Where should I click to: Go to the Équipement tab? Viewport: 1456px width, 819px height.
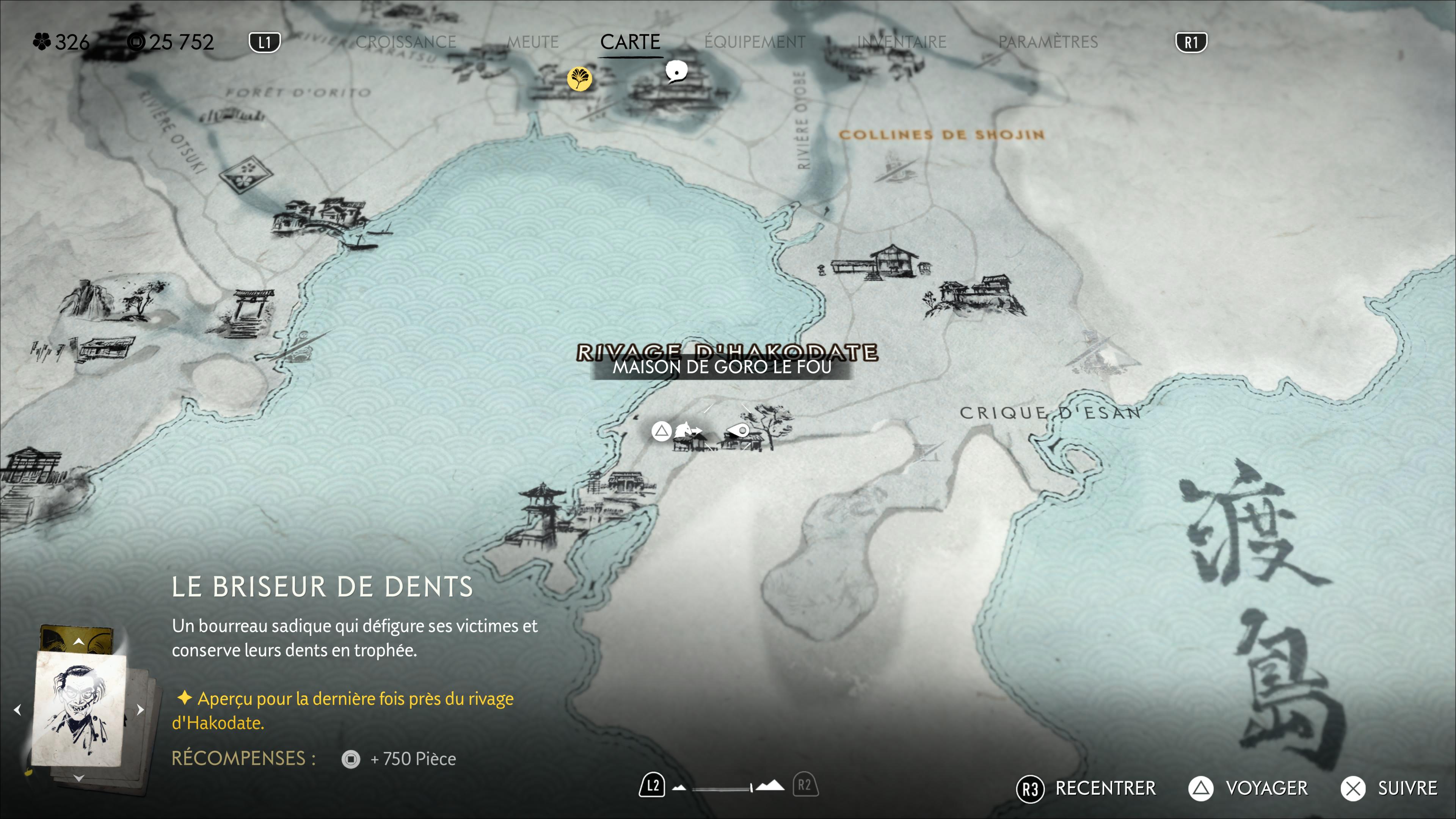click(755, 42)
